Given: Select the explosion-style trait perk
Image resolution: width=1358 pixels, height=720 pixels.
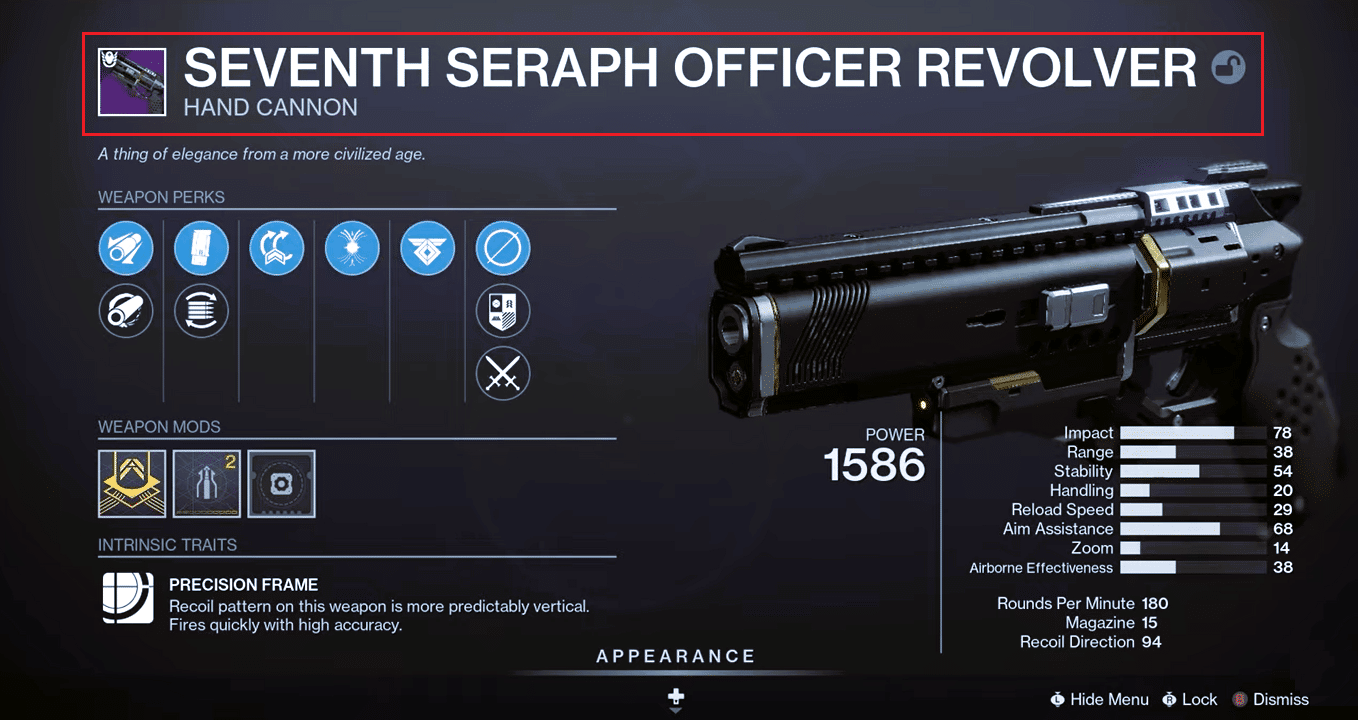Looking at the screenshot, I should [x=351, y=248].
